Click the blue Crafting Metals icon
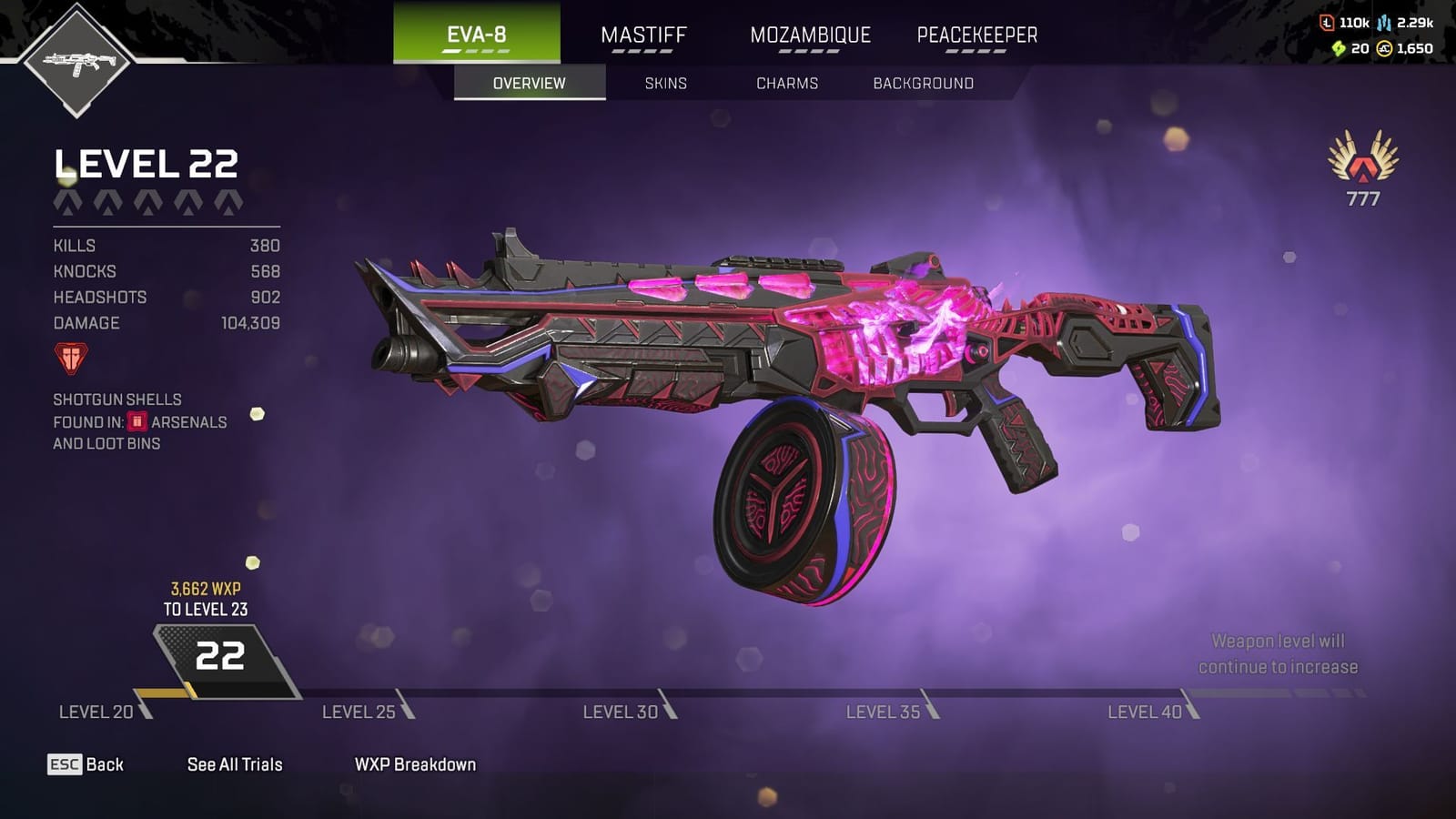The height and width of the screenshot is (819, 1456). [1384, 24]
